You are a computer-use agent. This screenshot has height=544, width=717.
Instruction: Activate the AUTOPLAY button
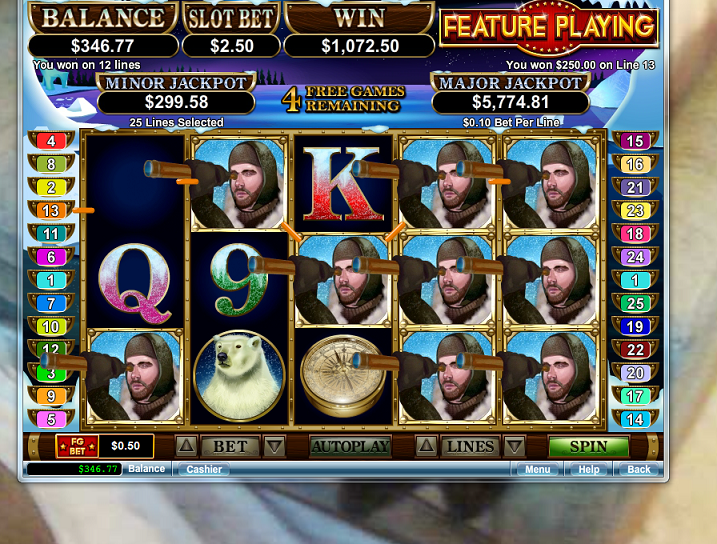tap(349, 446)
